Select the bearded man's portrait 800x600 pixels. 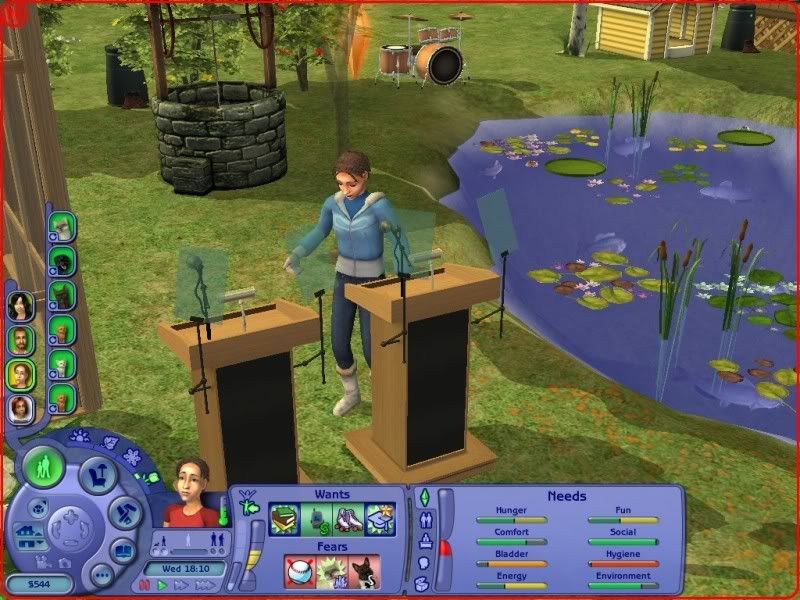pyautogui.click(x=20, y=341)
